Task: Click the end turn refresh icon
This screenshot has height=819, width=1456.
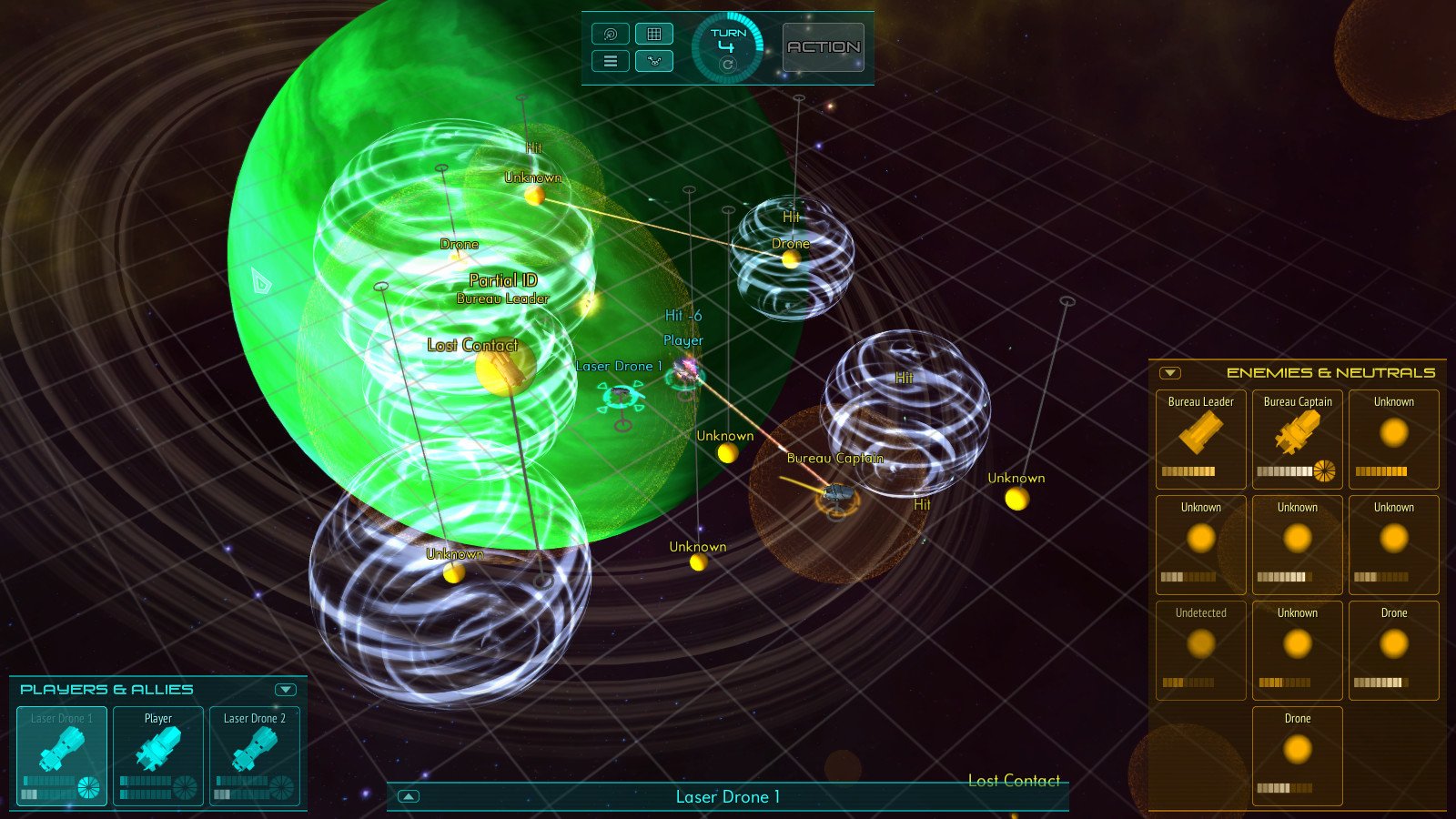Action: 726,66
